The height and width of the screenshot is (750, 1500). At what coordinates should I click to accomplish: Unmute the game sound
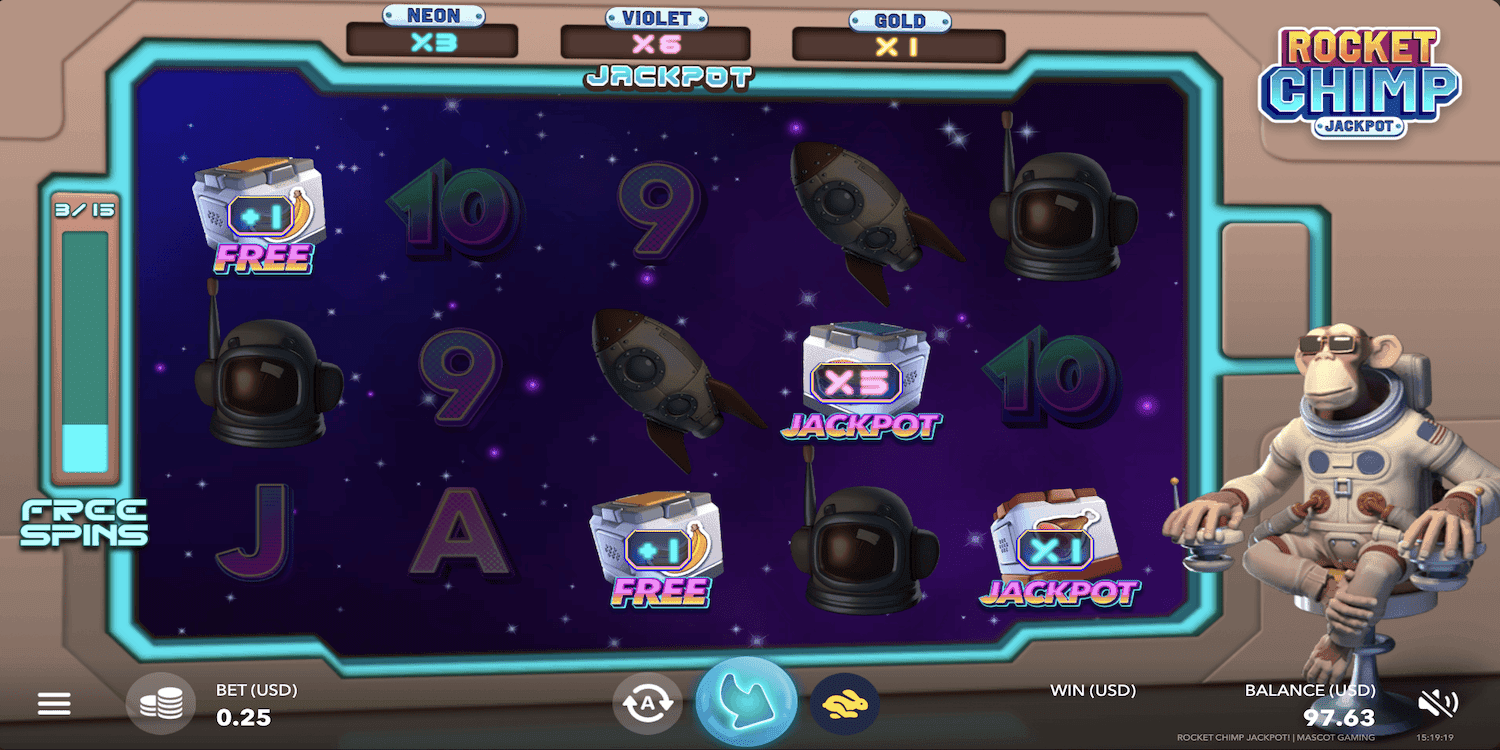[1438, 704]
